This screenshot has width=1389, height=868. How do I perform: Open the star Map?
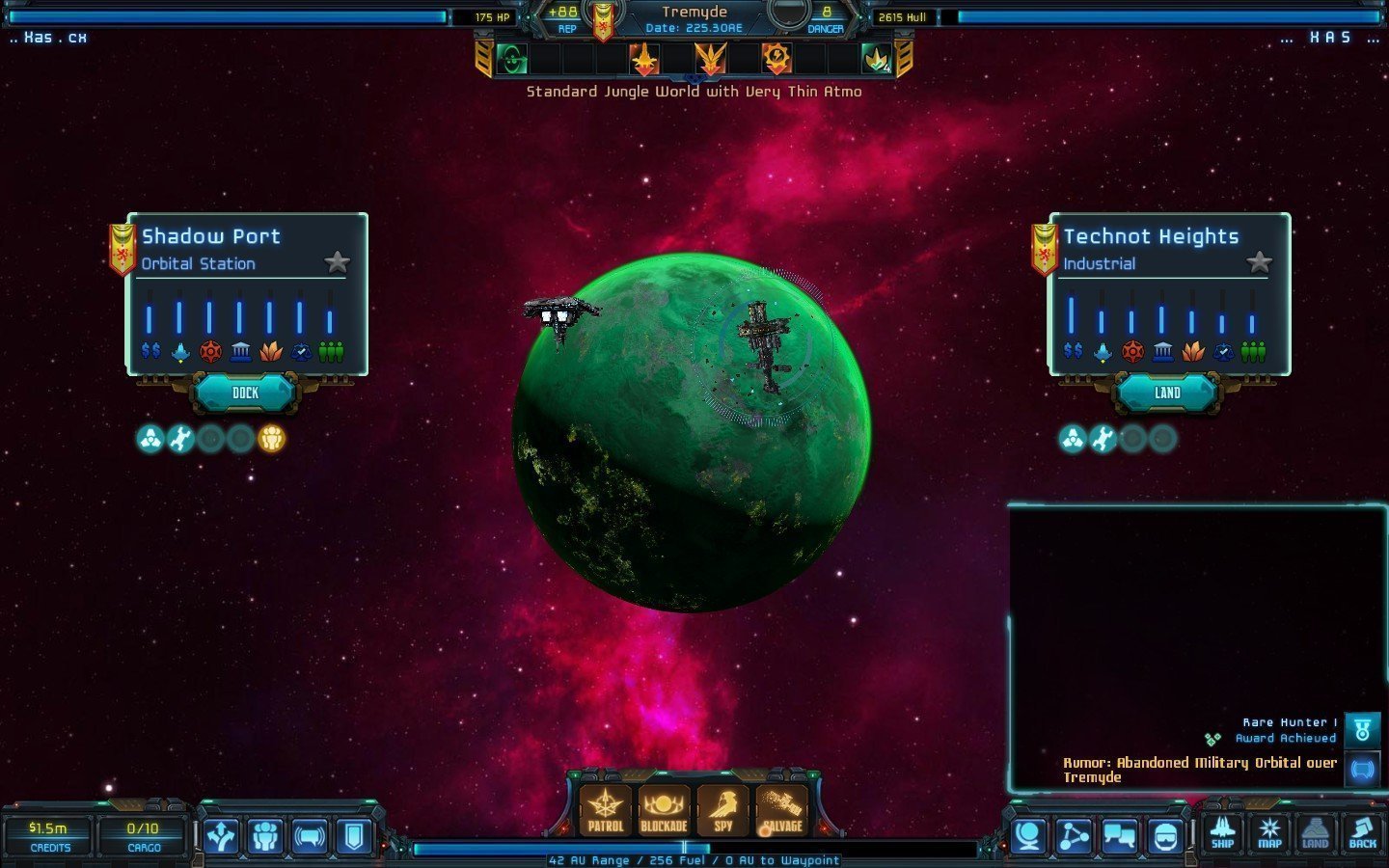1269,833
